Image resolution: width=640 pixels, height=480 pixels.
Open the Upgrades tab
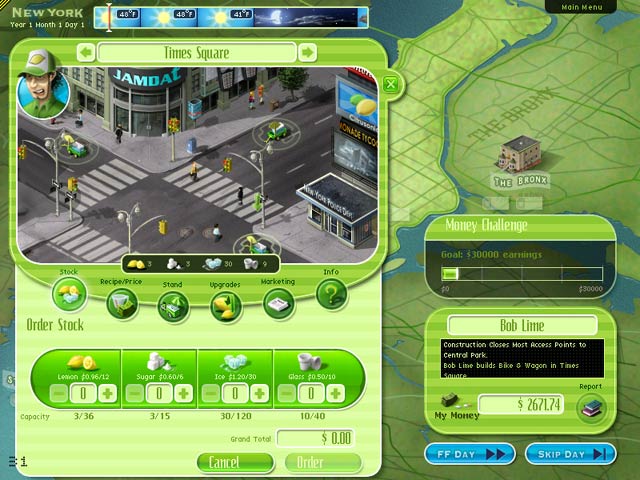point(227,306)
